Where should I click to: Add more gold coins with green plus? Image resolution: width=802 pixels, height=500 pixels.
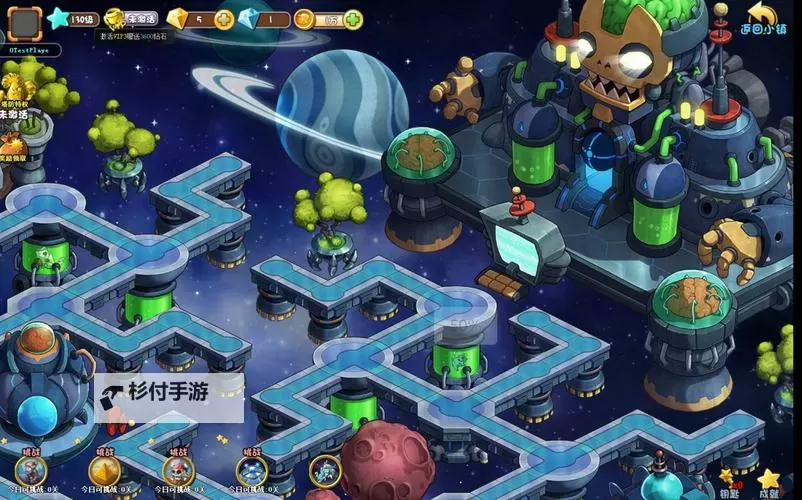[353, 19]
